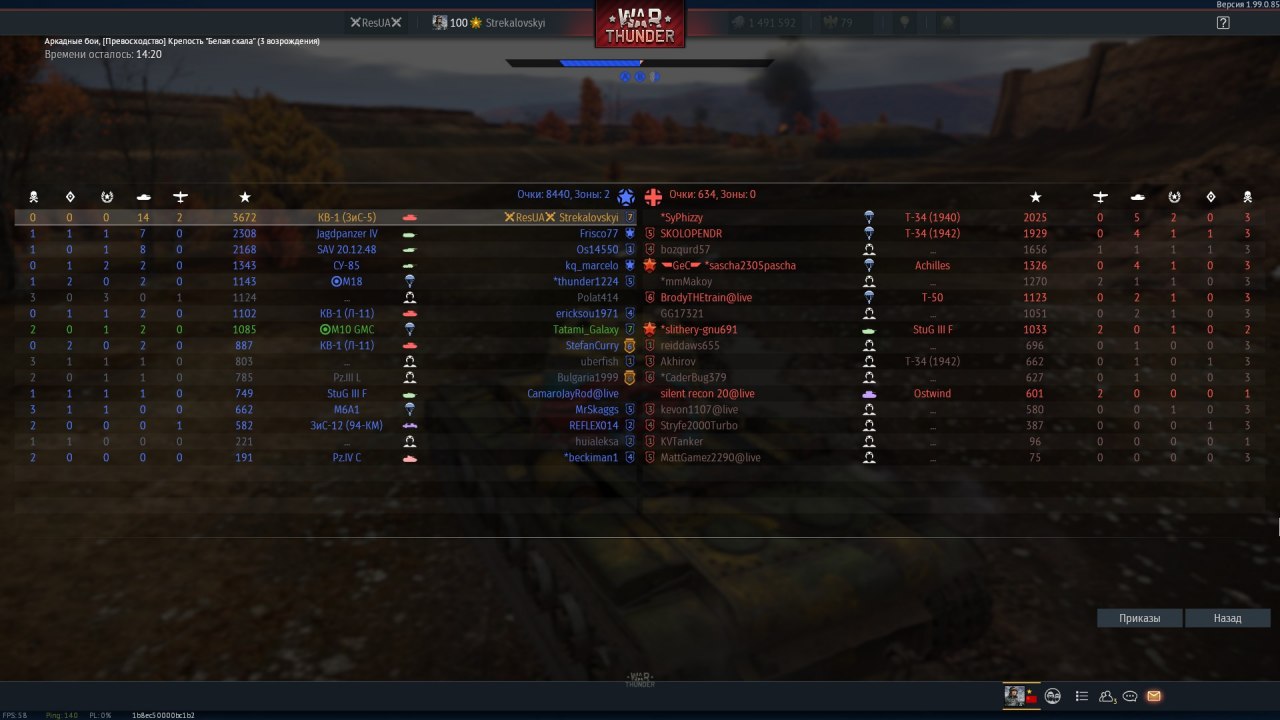Select player Frisco77 in the scoreboard
Viewport: 1280px width, 720px height.
click(598, 233)
